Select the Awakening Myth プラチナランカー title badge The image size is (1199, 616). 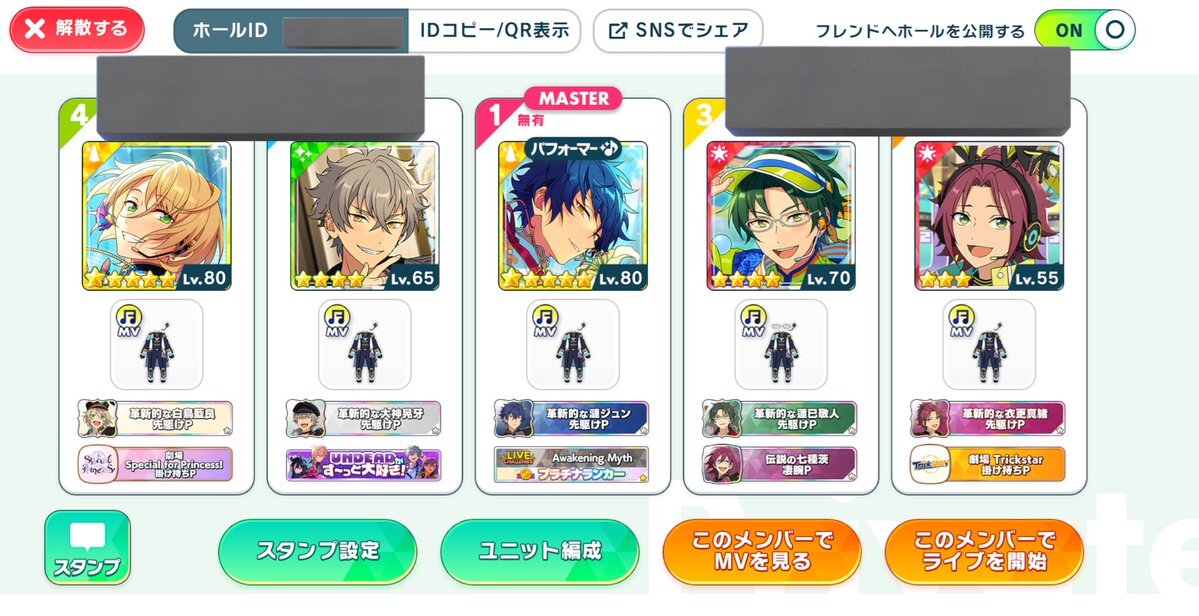point(571,464)
